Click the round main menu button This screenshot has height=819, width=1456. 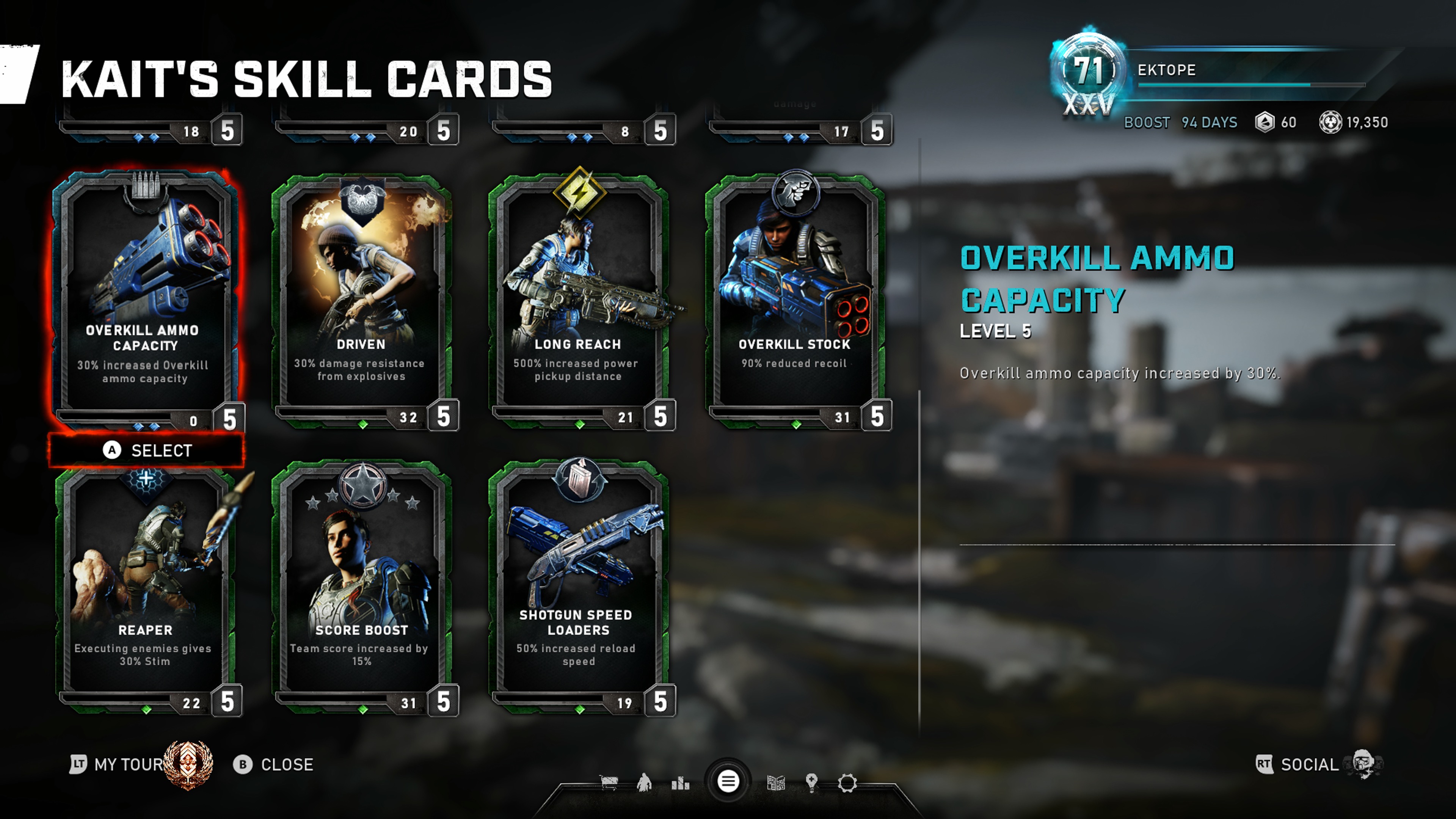pos(728,782)
